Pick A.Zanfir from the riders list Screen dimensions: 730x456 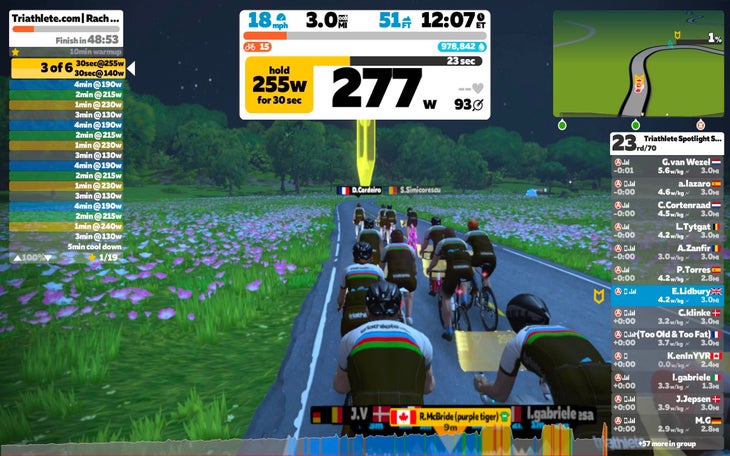[x=666, y=251]
